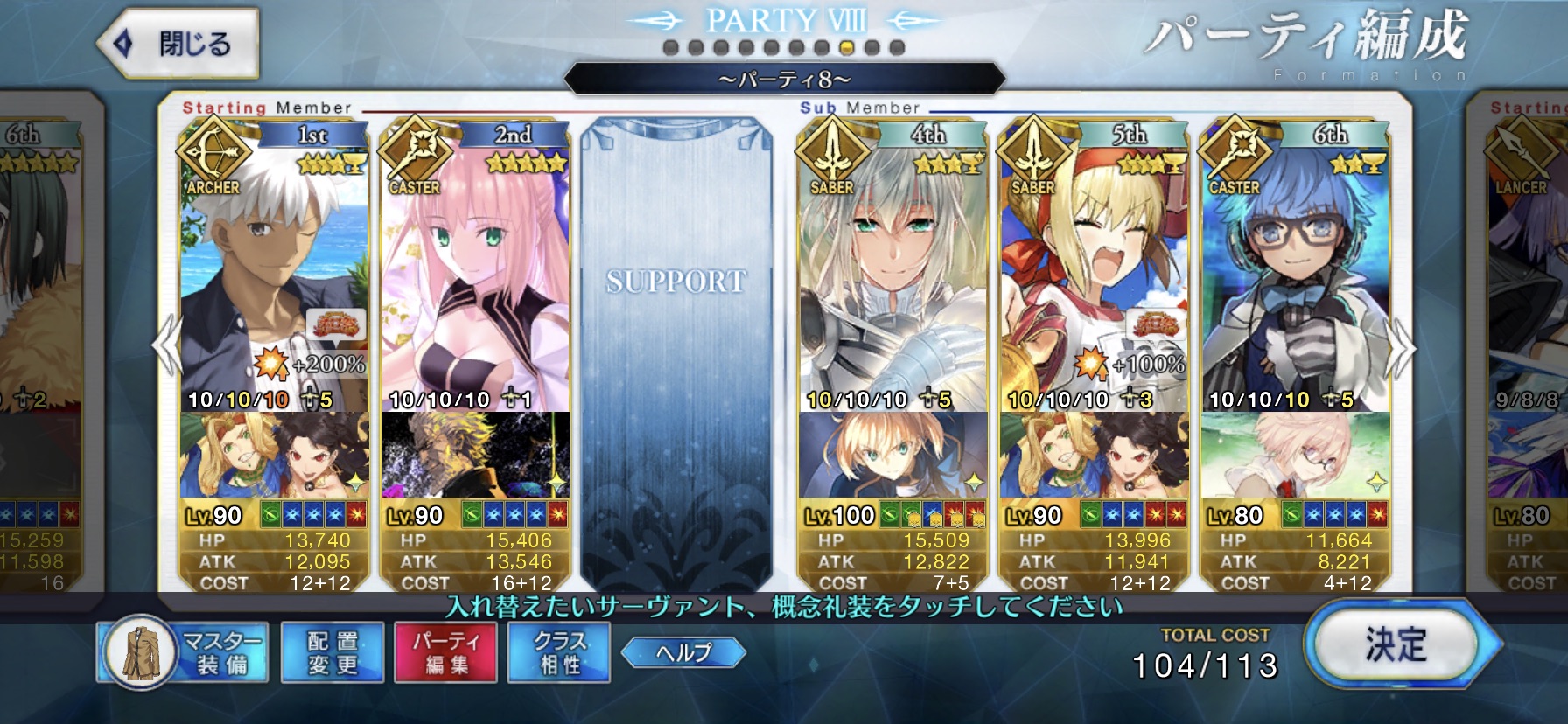Change the Archer's craft essence card
The image size is (1568, 724).
point(274,455)
